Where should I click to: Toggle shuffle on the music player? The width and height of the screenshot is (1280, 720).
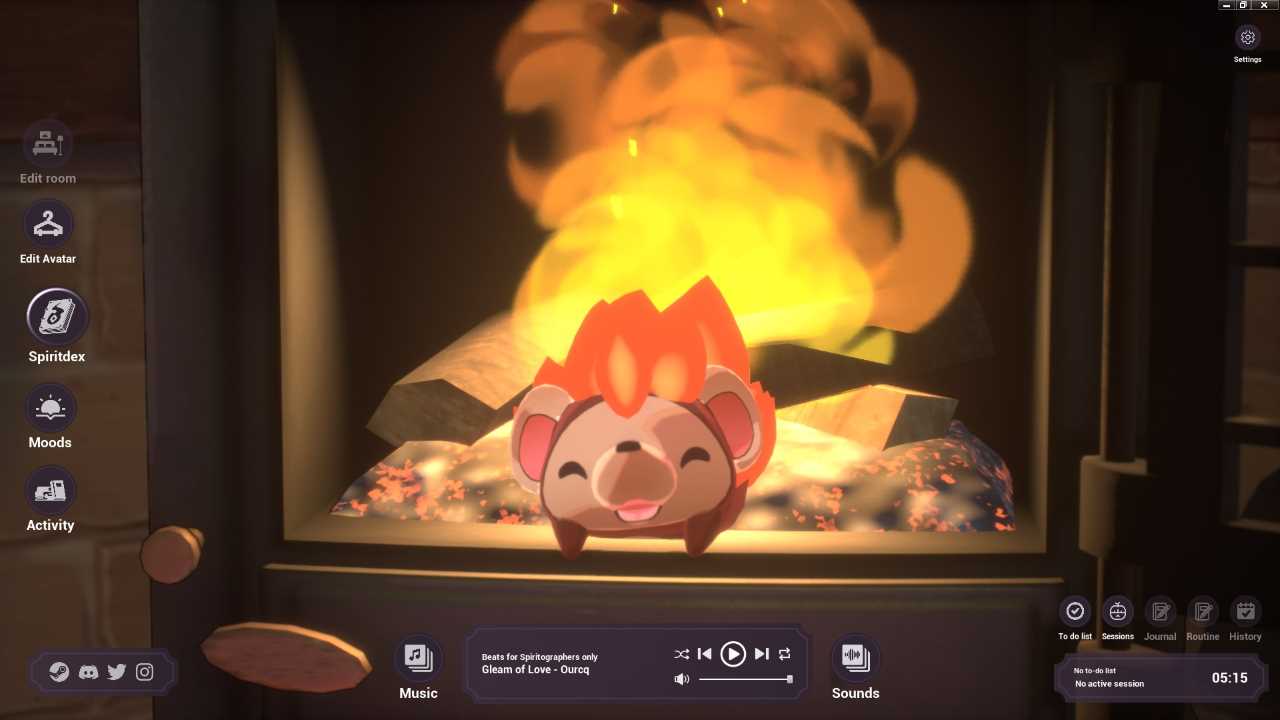click(681, 654)
